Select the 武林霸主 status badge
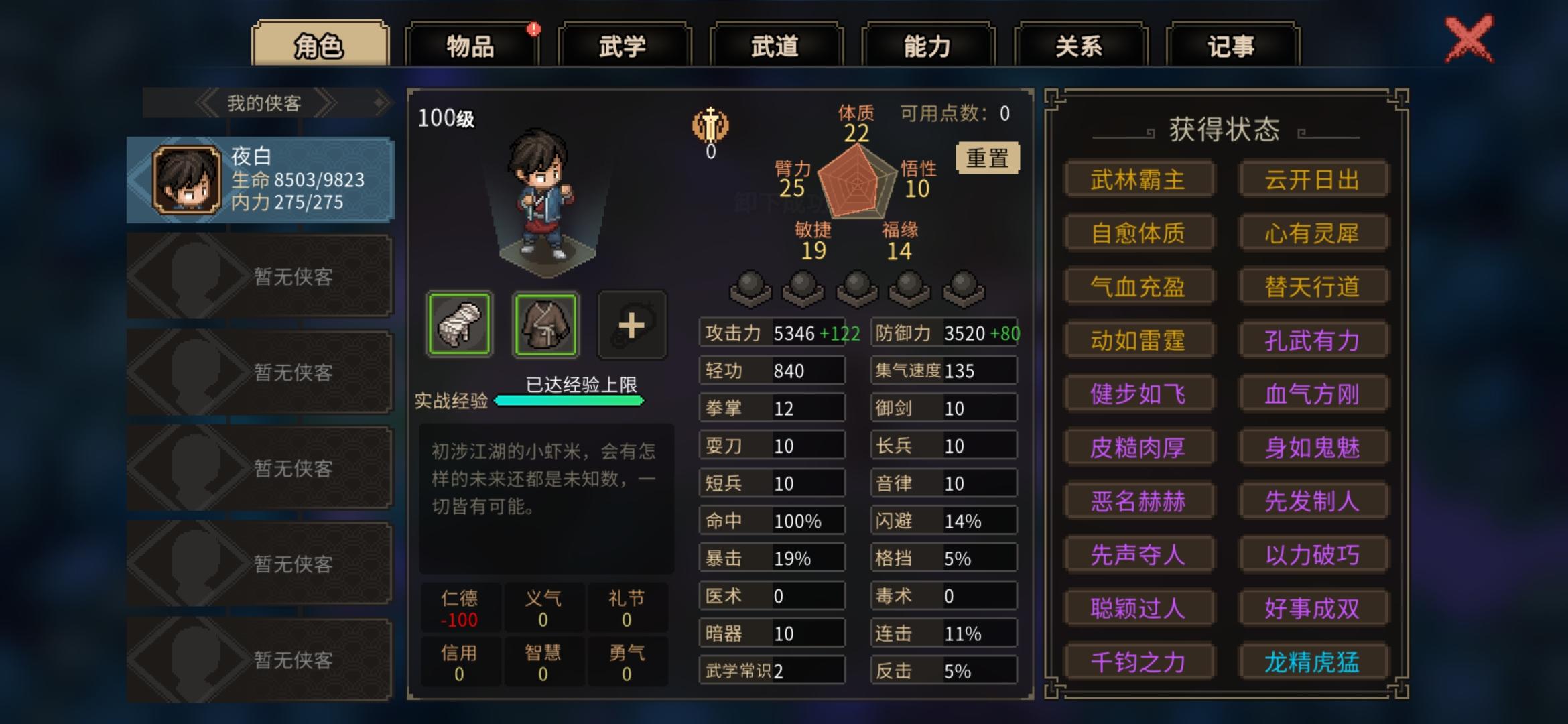1568x724 pixels. pos(1139,179)
